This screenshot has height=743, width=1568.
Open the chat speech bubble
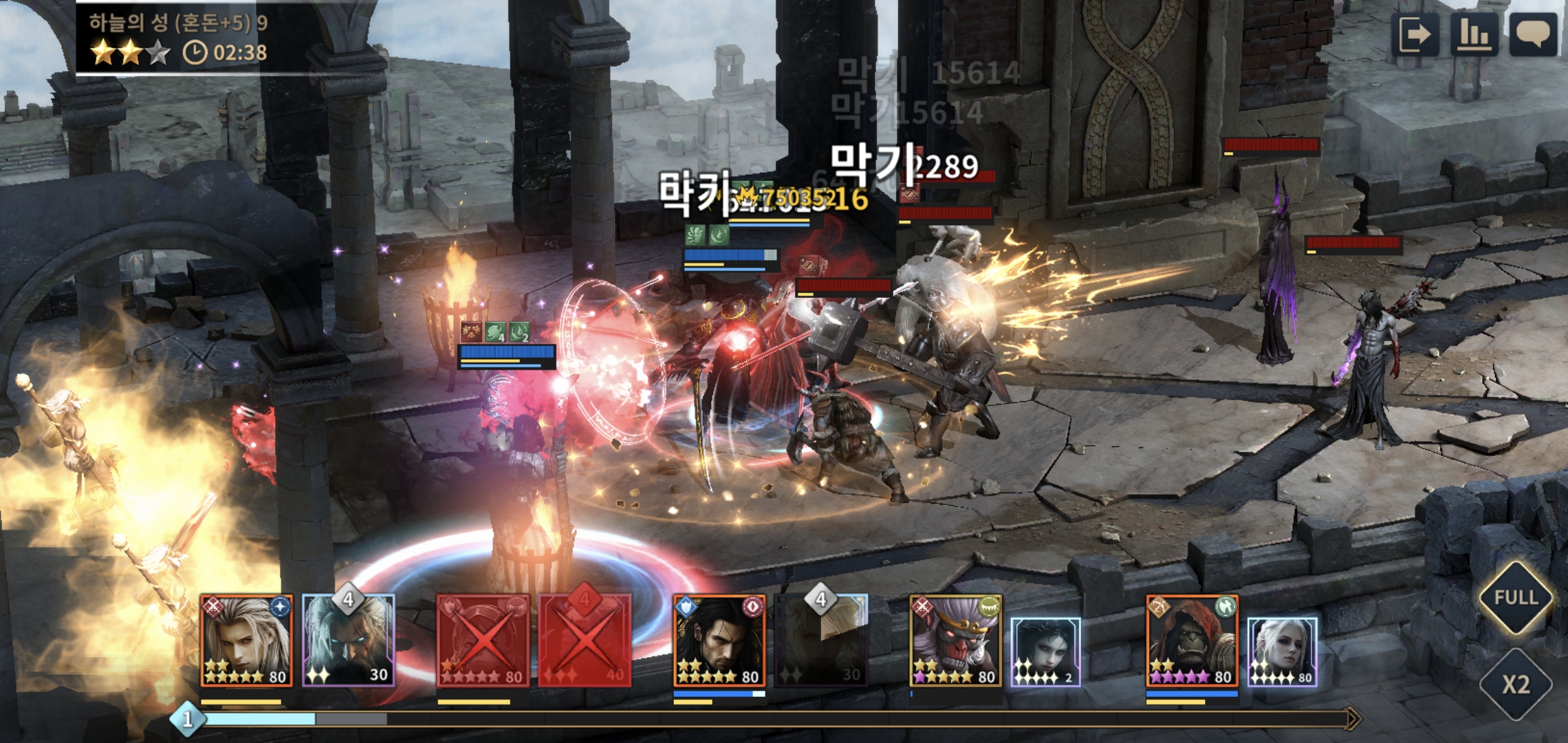point(1533,34)
